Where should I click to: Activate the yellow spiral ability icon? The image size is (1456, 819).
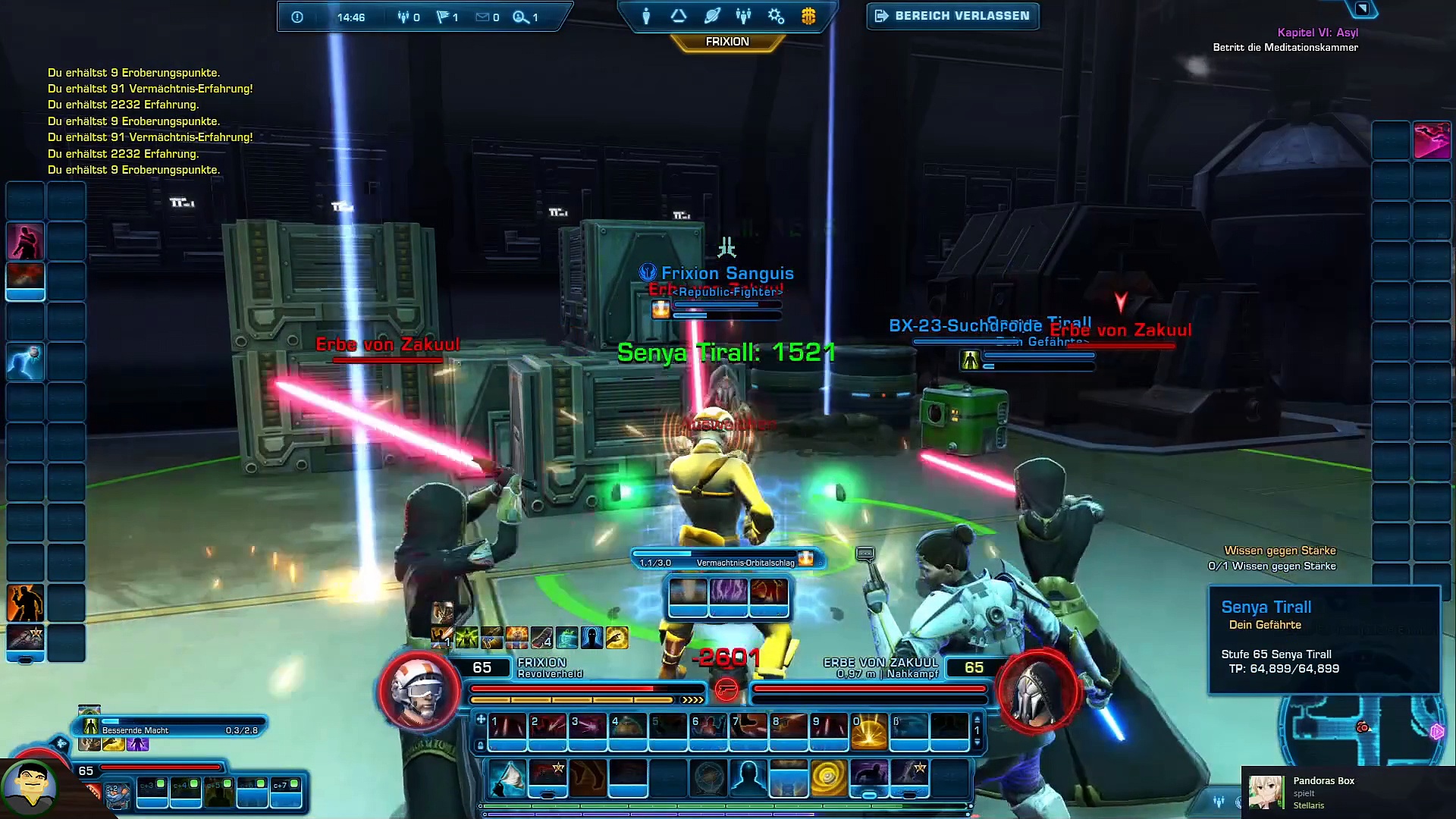(828, 777)
